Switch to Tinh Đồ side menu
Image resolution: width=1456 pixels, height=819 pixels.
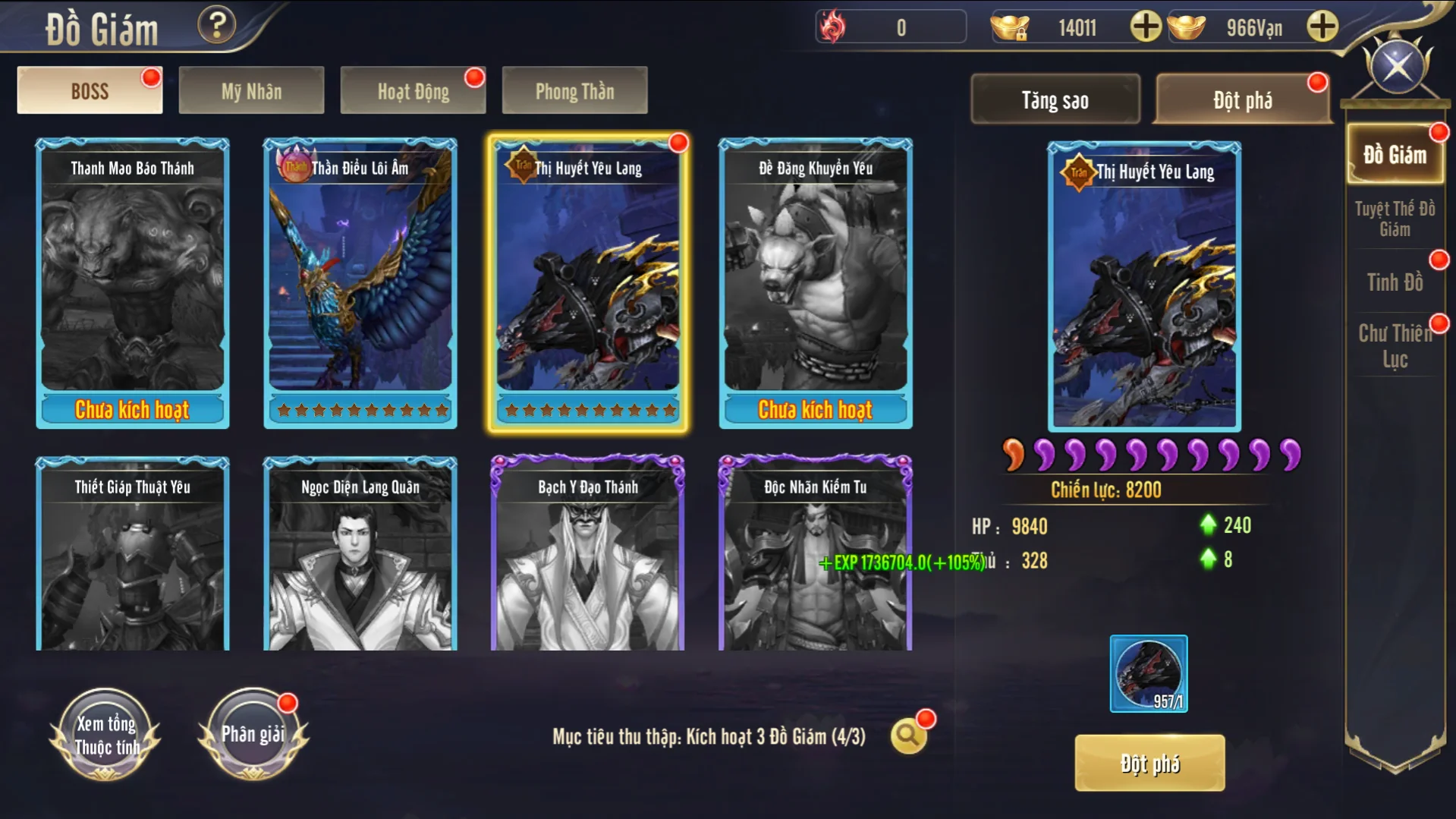(1395, 282)
